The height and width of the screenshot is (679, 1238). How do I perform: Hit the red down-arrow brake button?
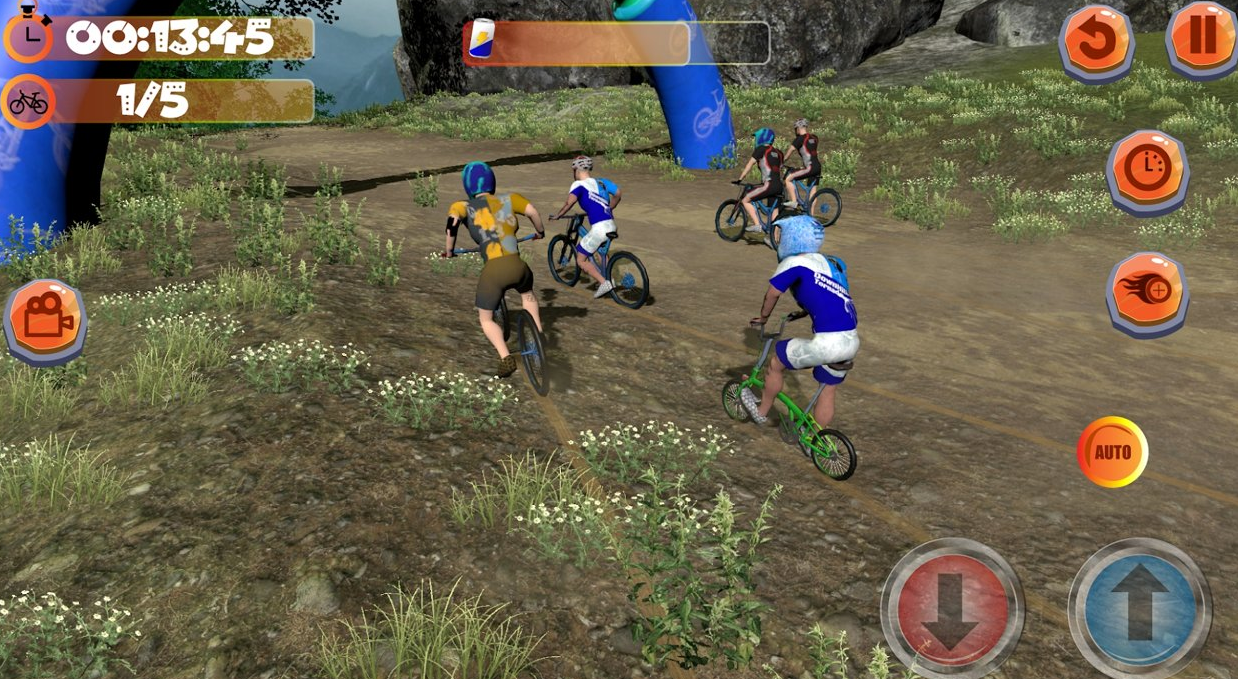tap(951, 608)
